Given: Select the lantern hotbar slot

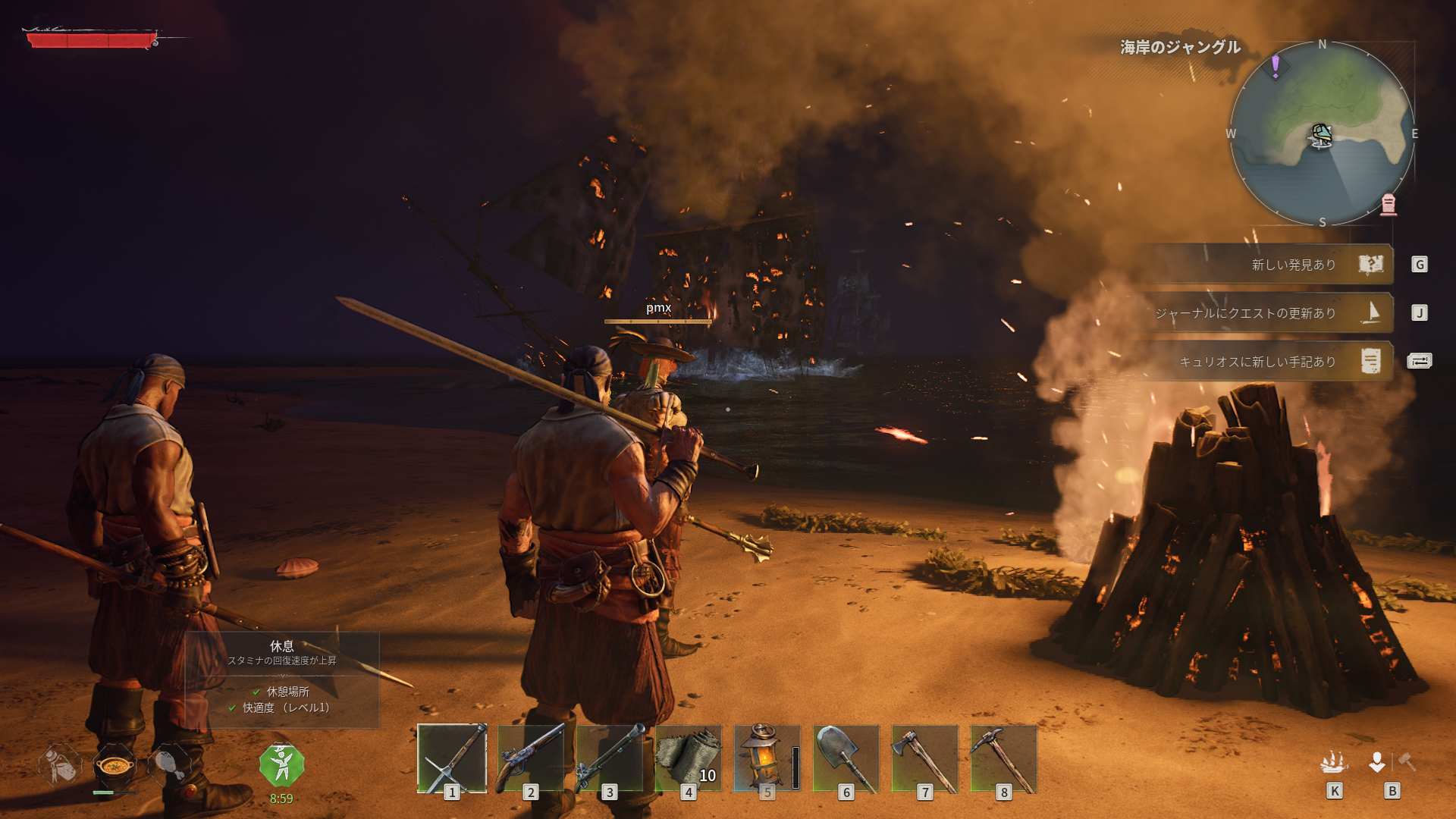Looking at the screenshot, I should 767,758.
